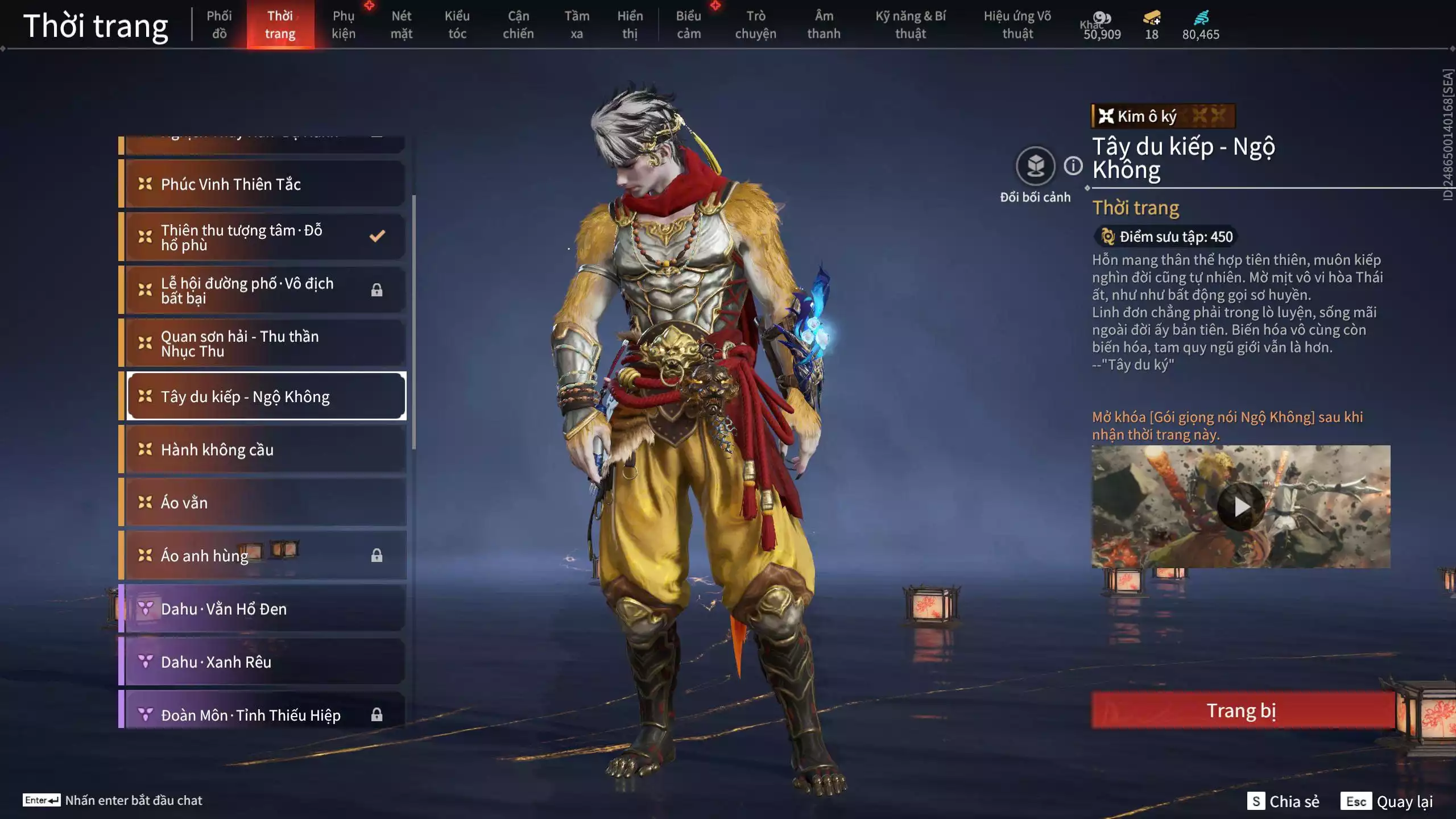This screenshot has height=819, width=1456.
Task: Equip outfit with Trang bị button
Action: [x=1241, y=710]
